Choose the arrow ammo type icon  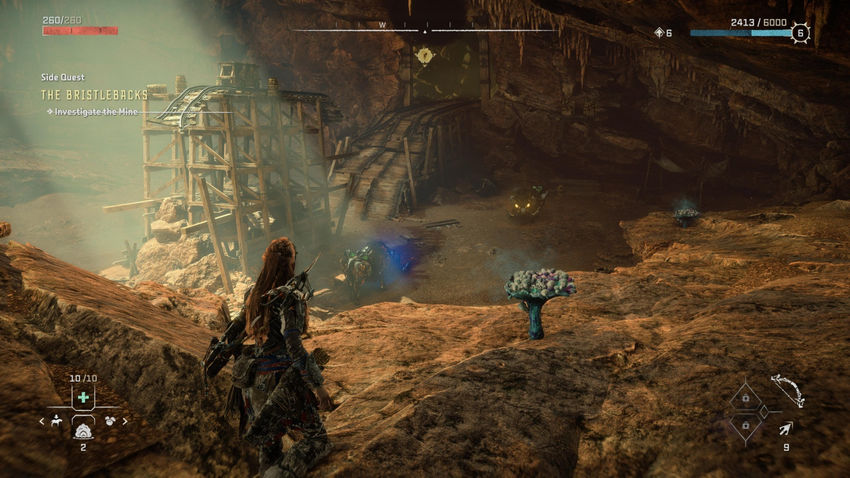[785, 428]
